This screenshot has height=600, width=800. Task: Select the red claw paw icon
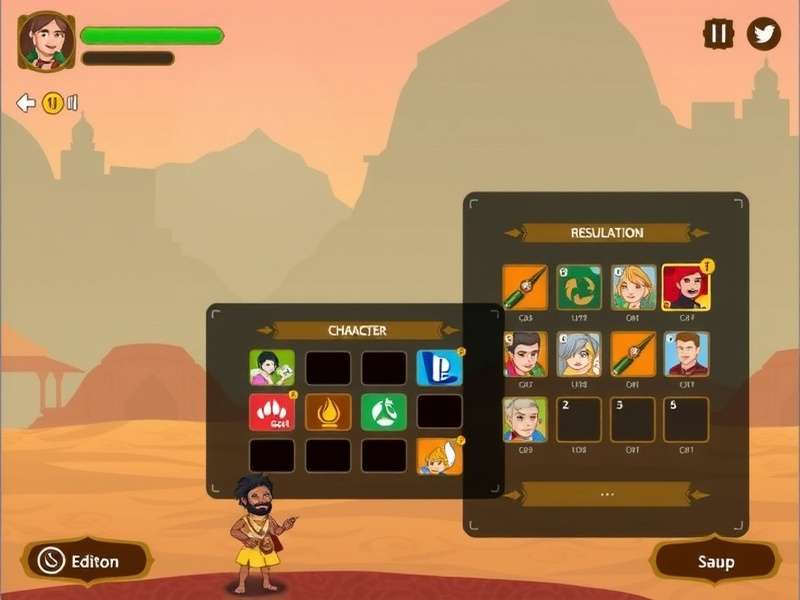pos(272,411)
